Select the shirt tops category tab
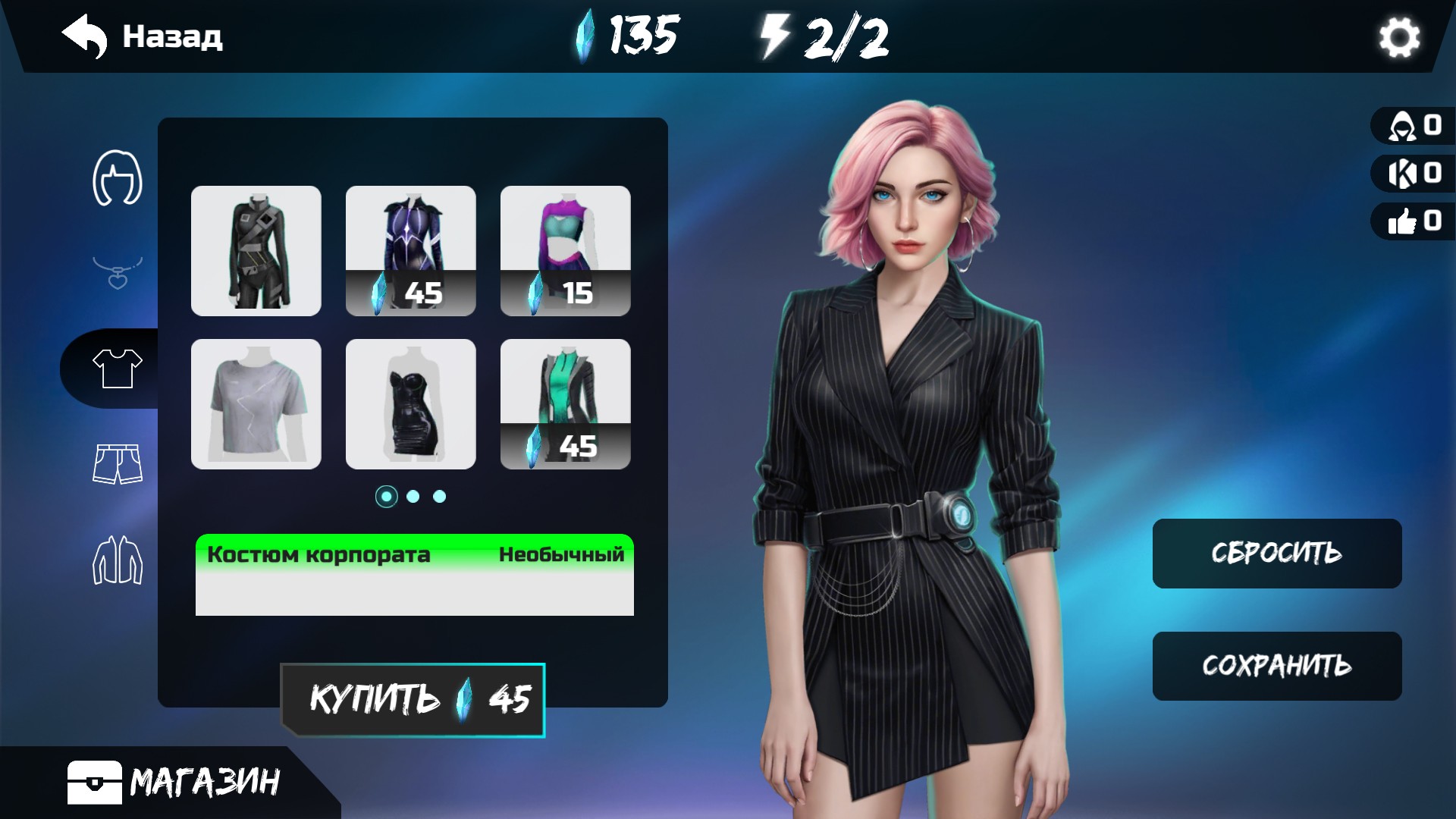The image size is (1456, 819). click(118, 369)
